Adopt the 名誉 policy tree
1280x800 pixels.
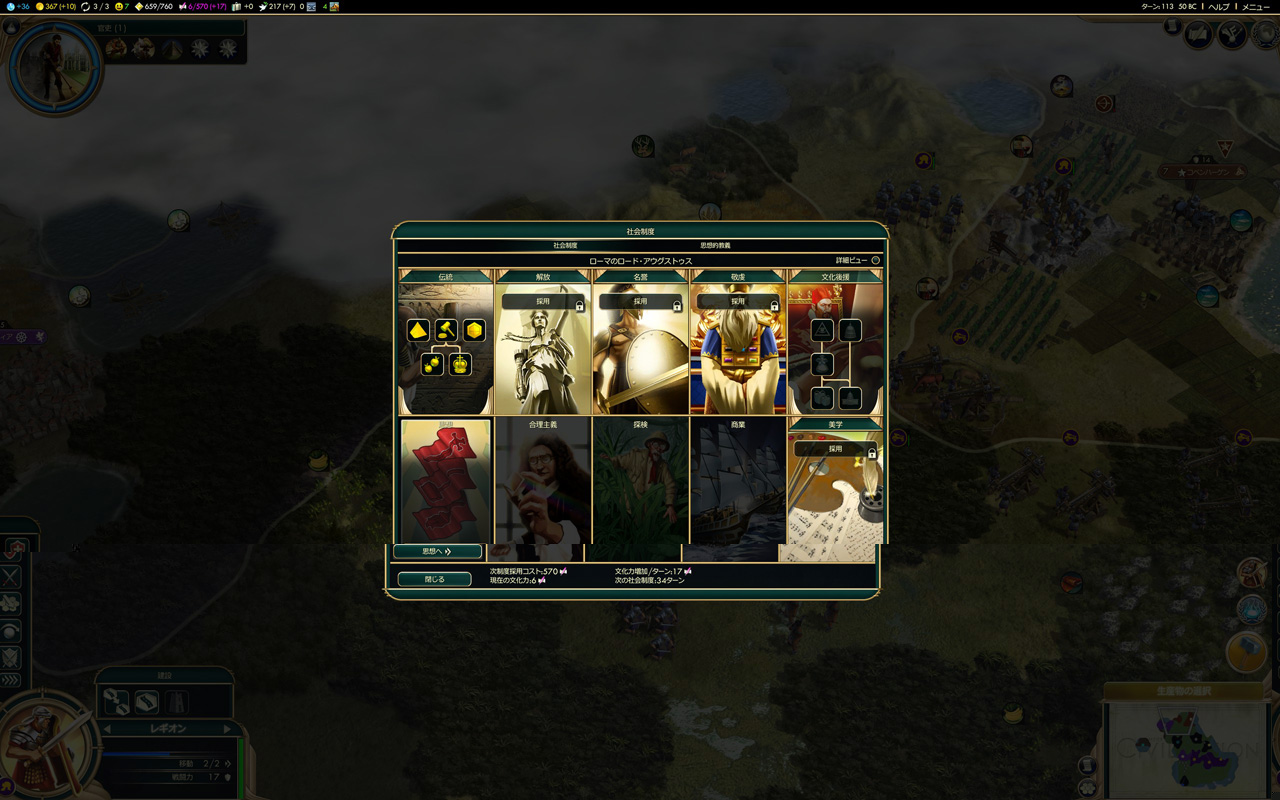[640, 301]
